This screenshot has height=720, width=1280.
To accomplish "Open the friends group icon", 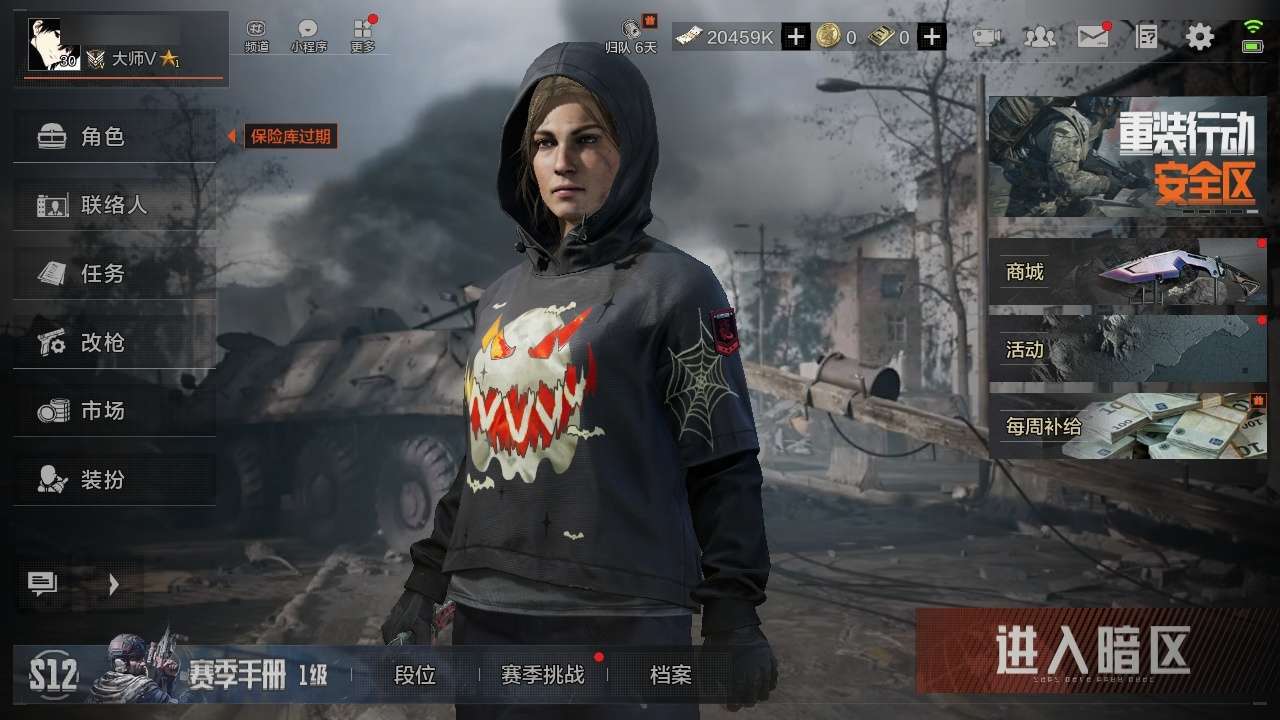I will point(1040,38).
